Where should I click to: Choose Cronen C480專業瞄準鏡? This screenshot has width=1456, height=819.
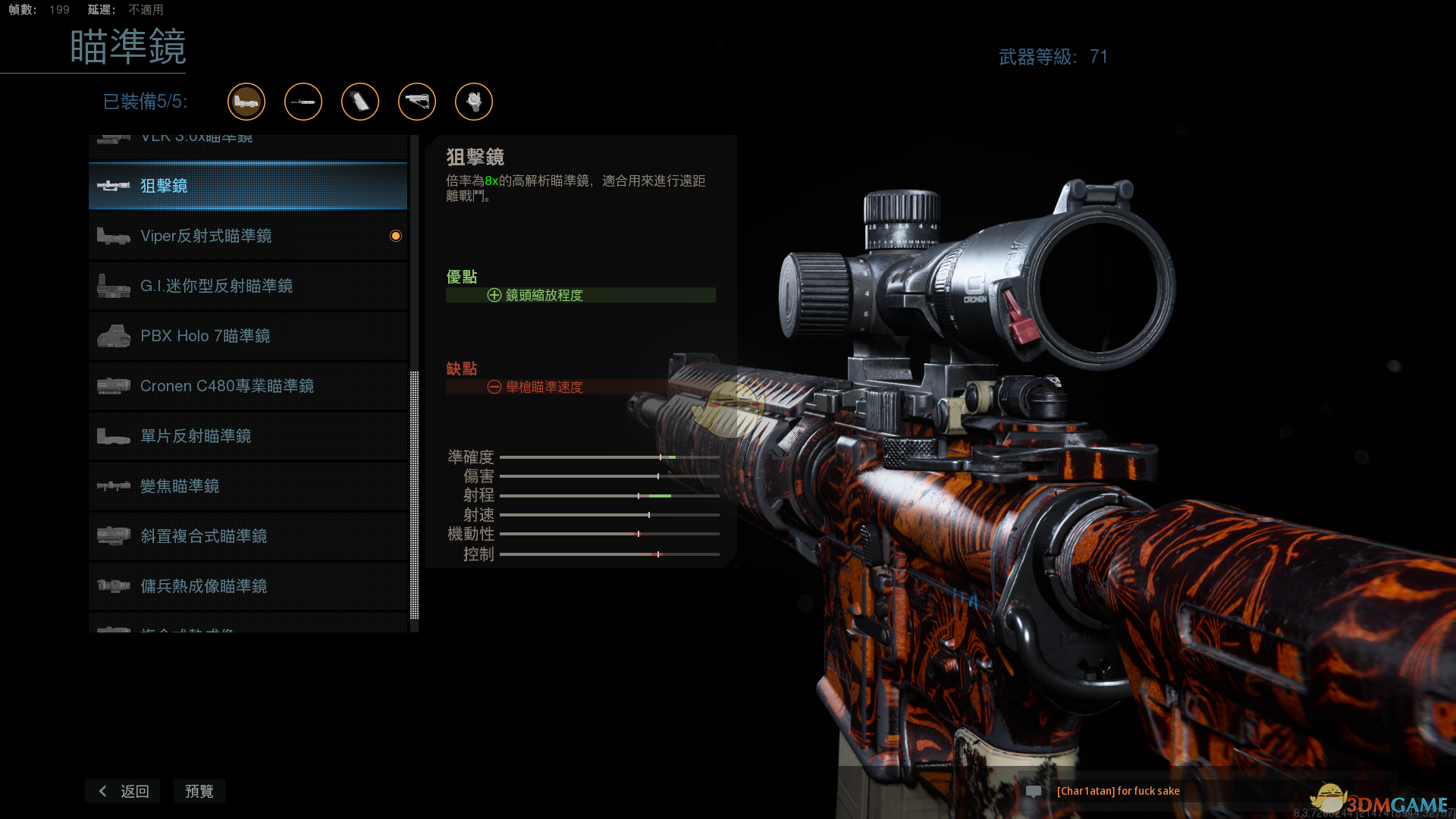pos(247,386)
